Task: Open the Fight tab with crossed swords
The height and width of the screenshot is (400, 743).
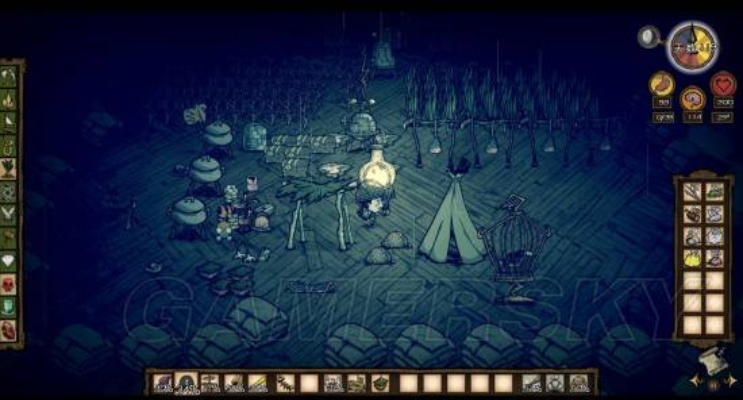Action: tap(10, 213)
